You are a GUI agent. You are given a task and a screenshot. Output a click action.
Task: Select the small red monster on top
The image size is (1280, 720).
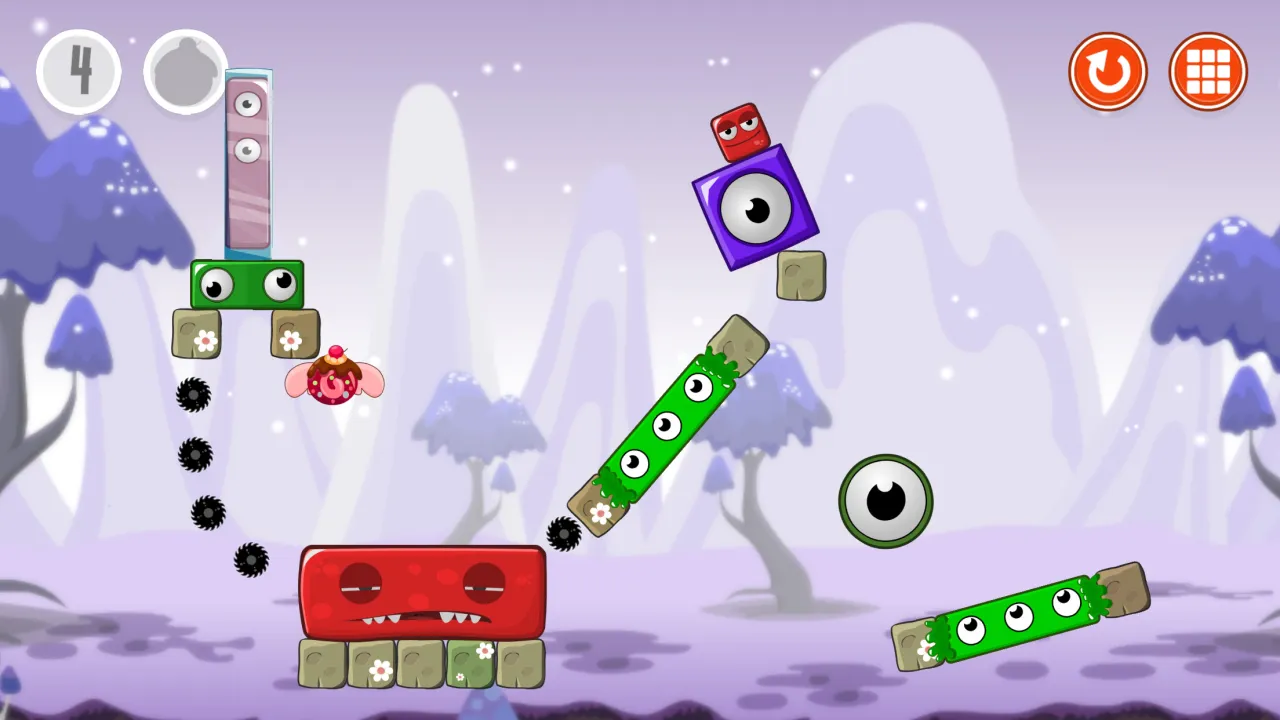point(739,132)
